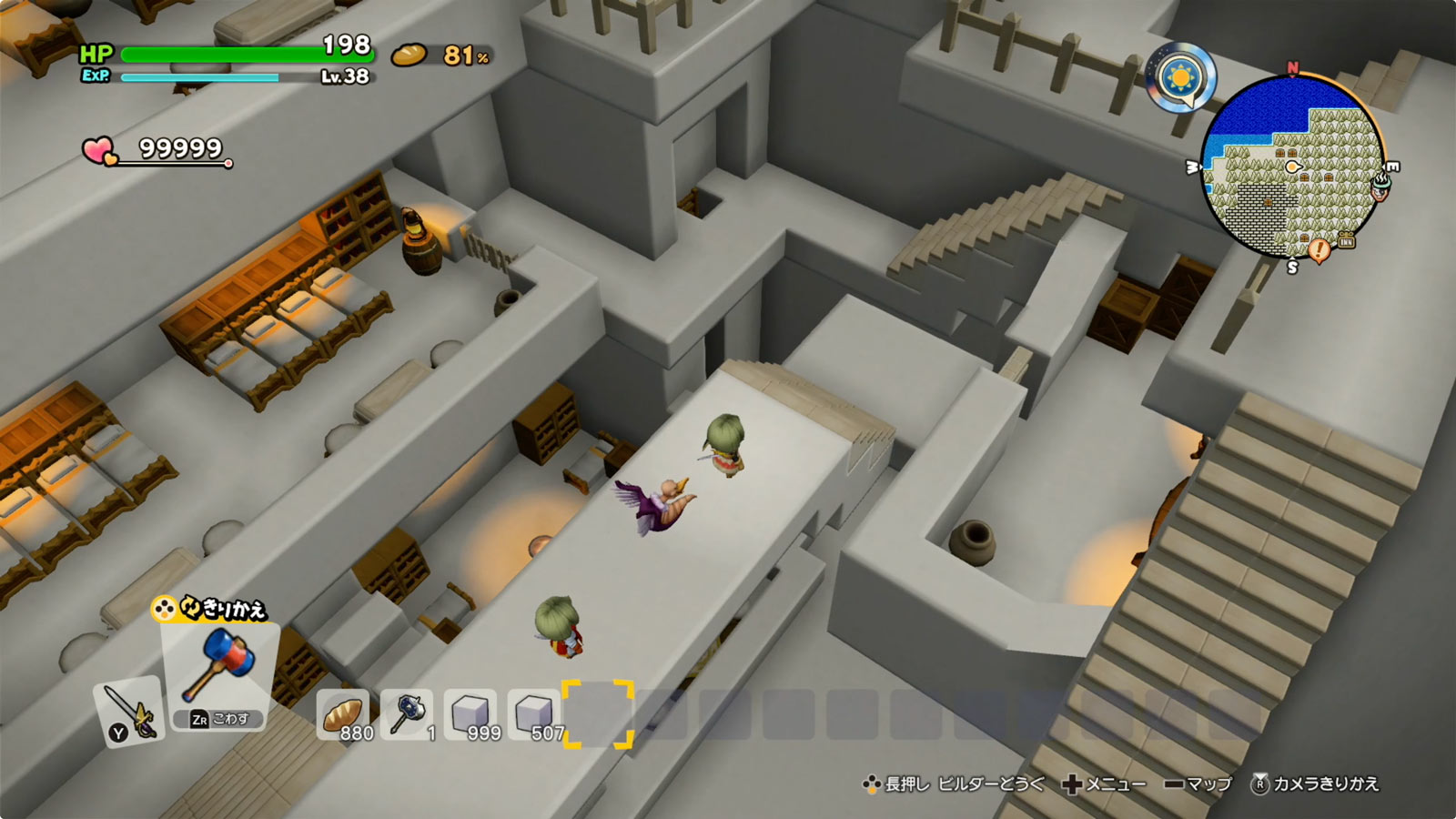Select the sword weapon icon
Image resolution: width=1456 pixels, height=819 pixels.
coord(127,711)
